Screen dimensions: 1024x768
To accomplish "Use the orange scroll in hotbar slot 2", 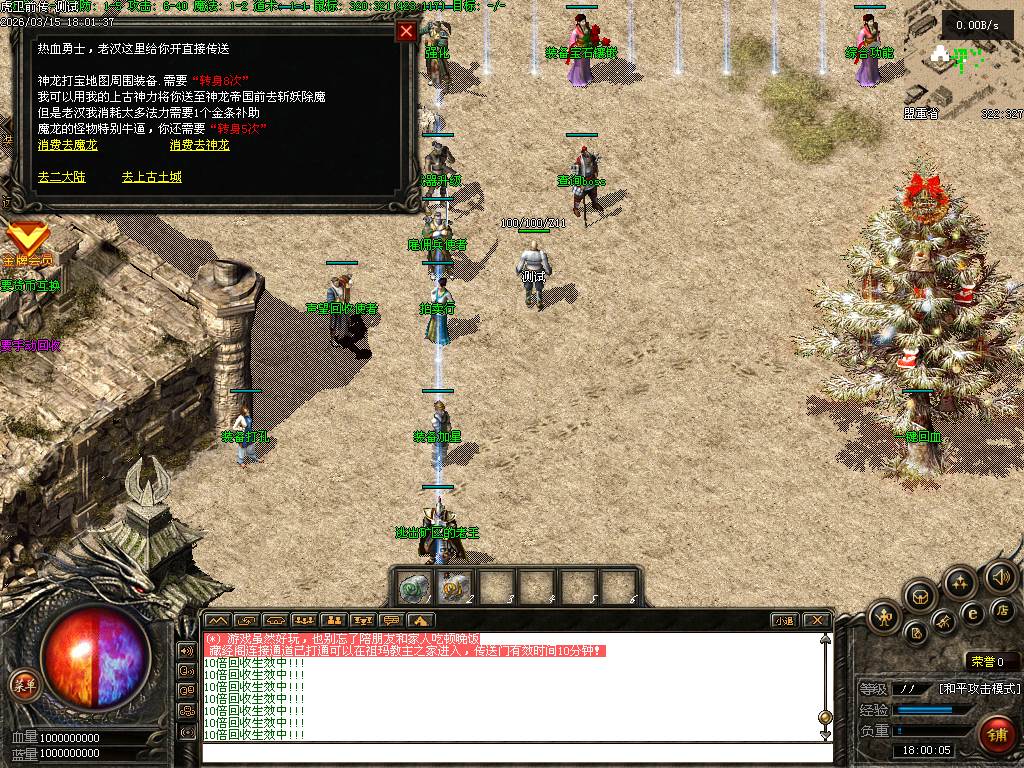I will 455,588.
